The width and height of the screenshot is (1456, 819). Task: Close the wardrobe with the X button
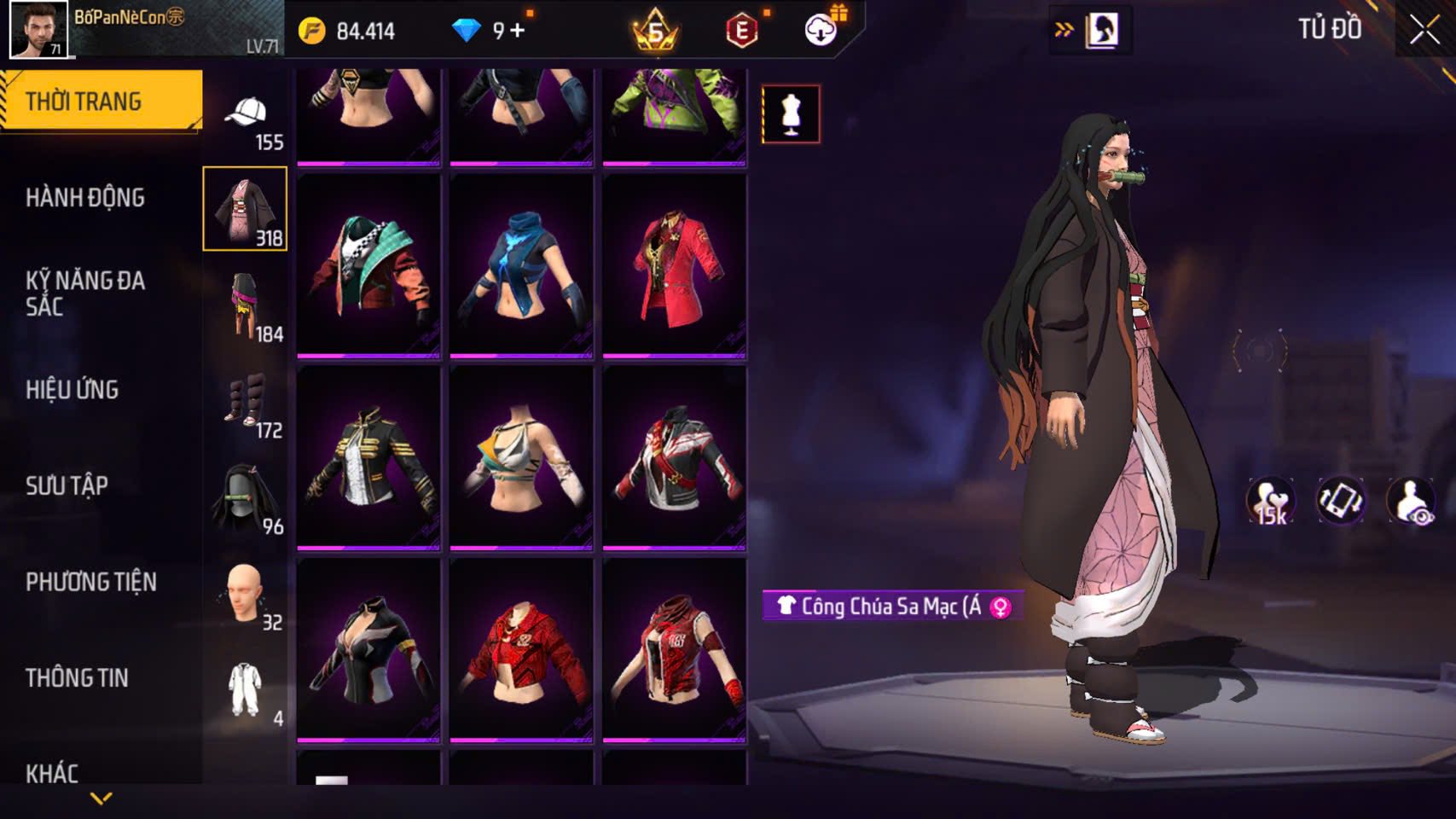click(x=1424, y=31)
